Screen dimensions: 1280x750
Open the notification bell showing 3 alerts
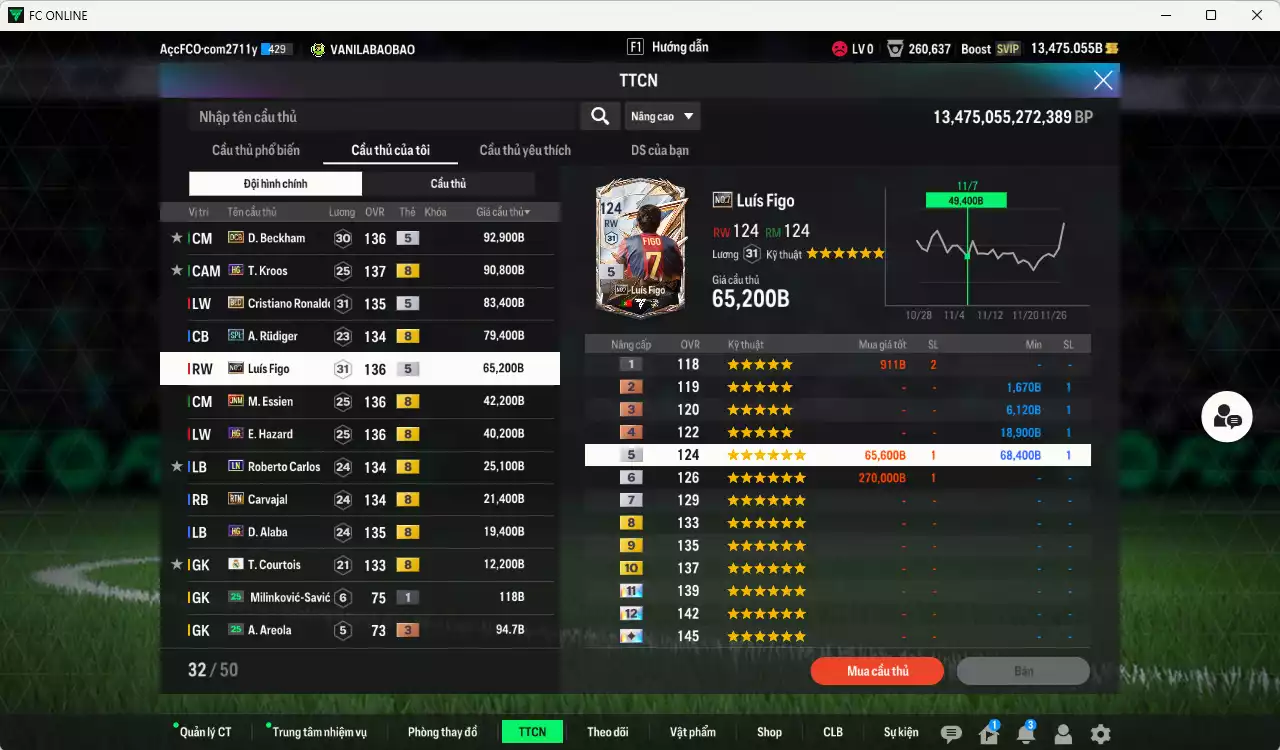[1025, 733]
